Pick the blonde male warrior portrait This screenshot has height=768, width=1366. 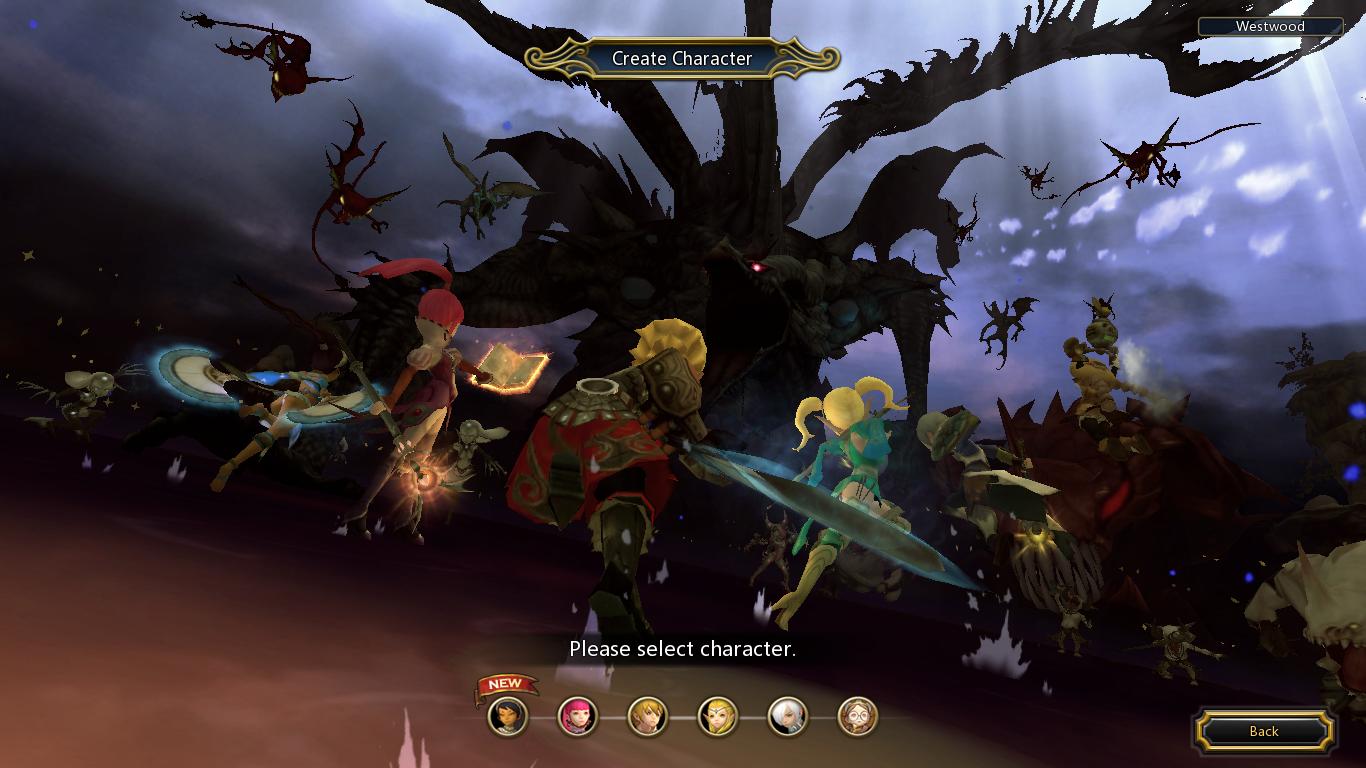click(647, 717)
